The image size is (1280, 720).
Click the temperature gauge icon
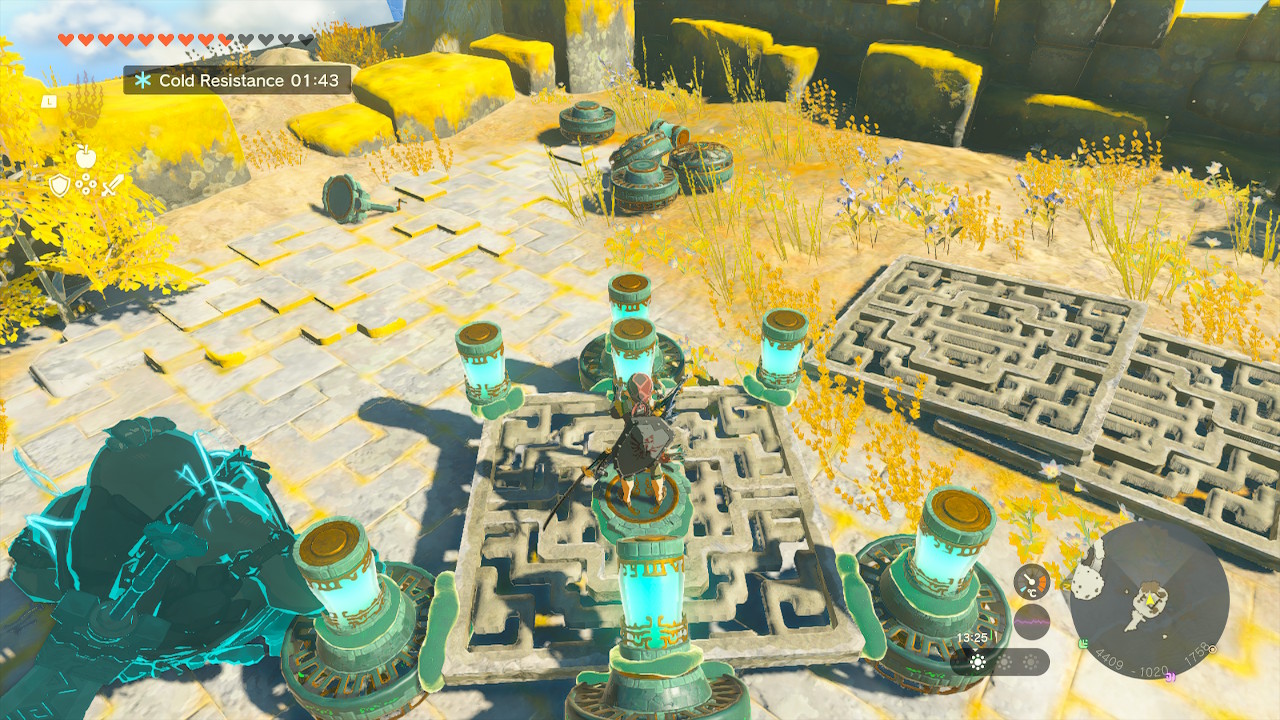[1032, 583]
